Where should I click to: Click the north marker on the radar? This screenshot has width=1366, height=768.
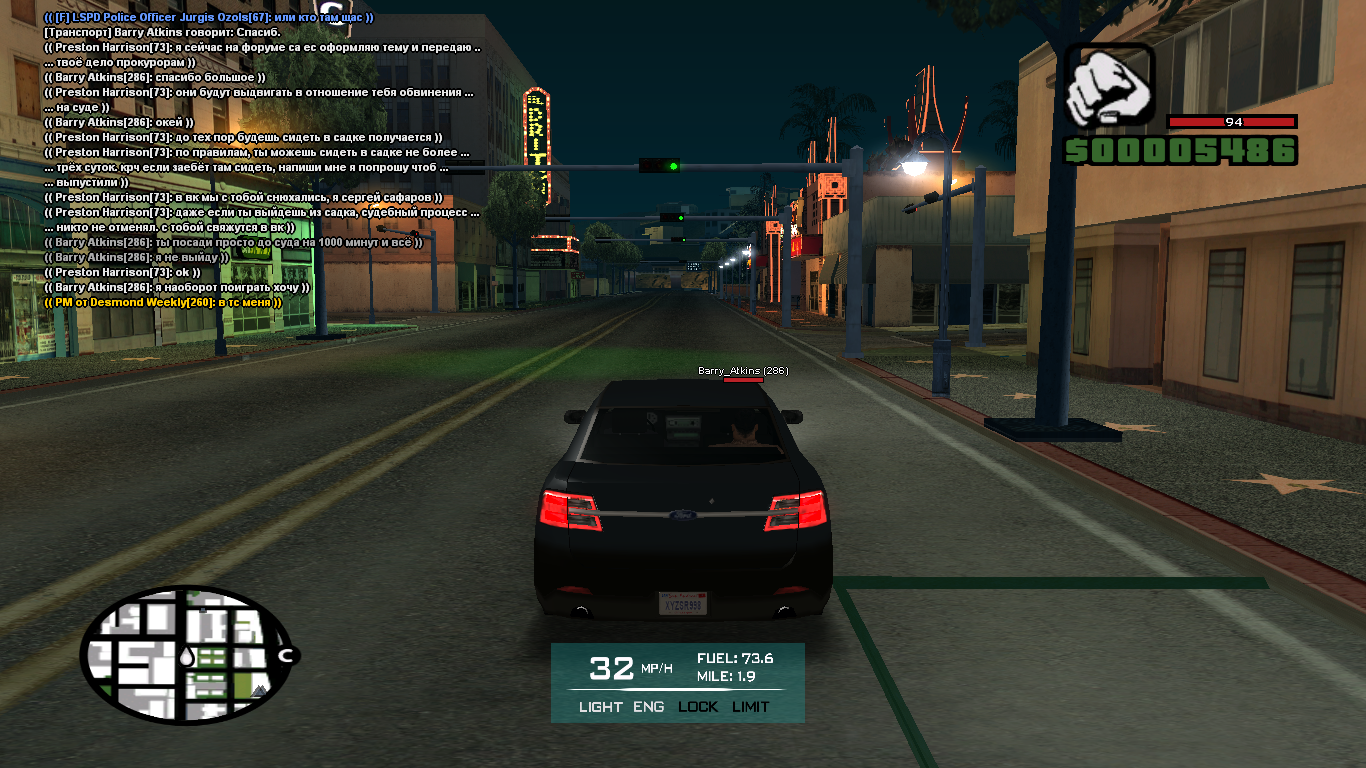(286, 656)
